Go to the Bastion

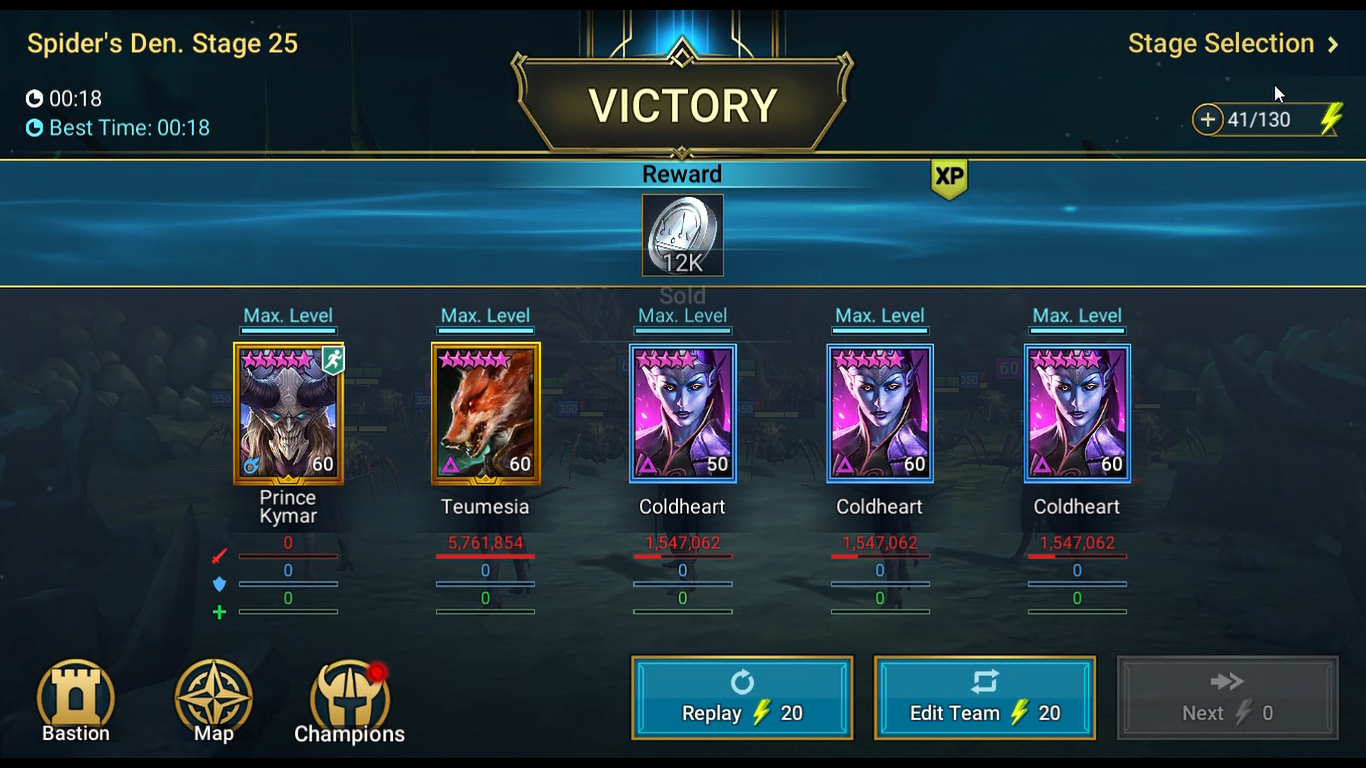pos(76,701)
